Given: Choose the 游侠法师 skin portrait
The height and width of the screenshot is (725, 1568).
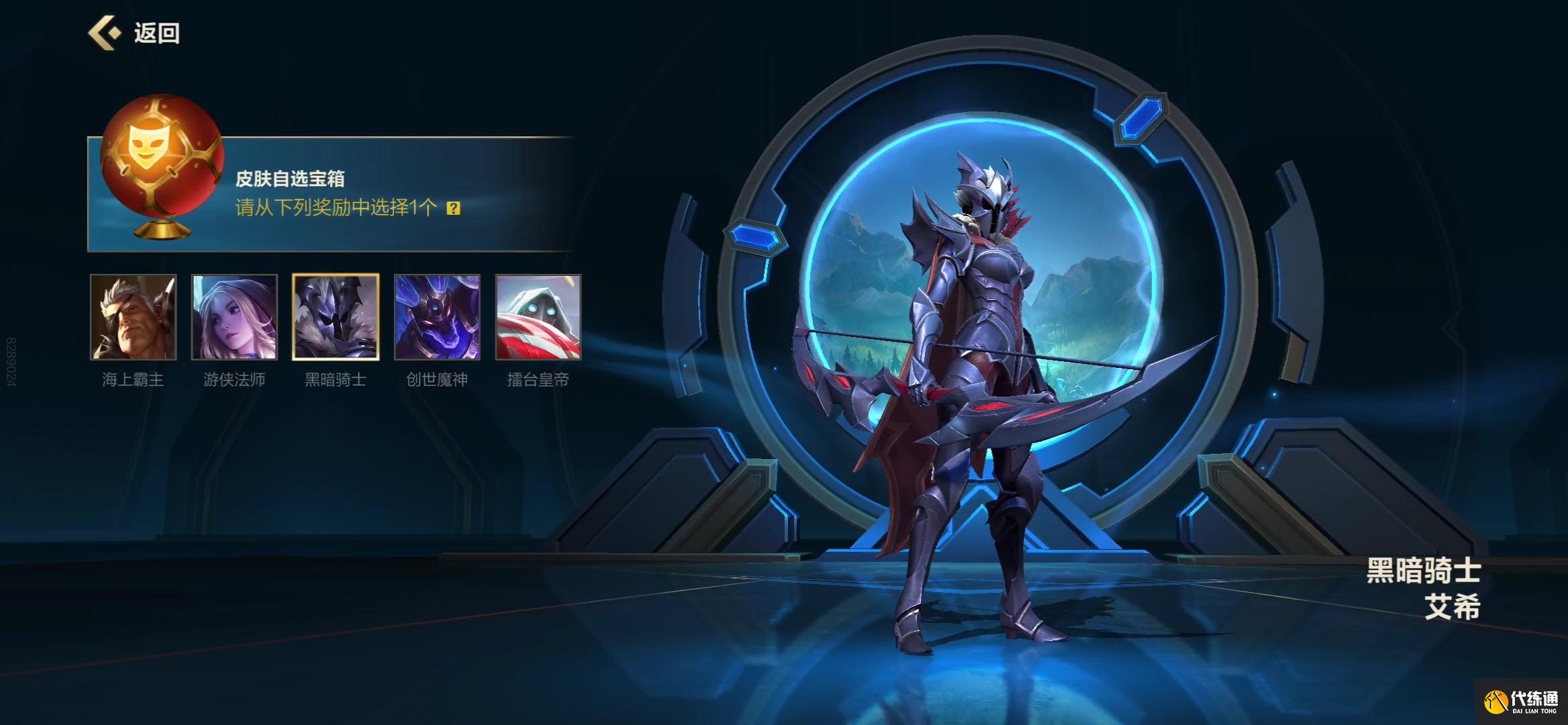Looking at the screenshot, I should (x=234, y=317).
